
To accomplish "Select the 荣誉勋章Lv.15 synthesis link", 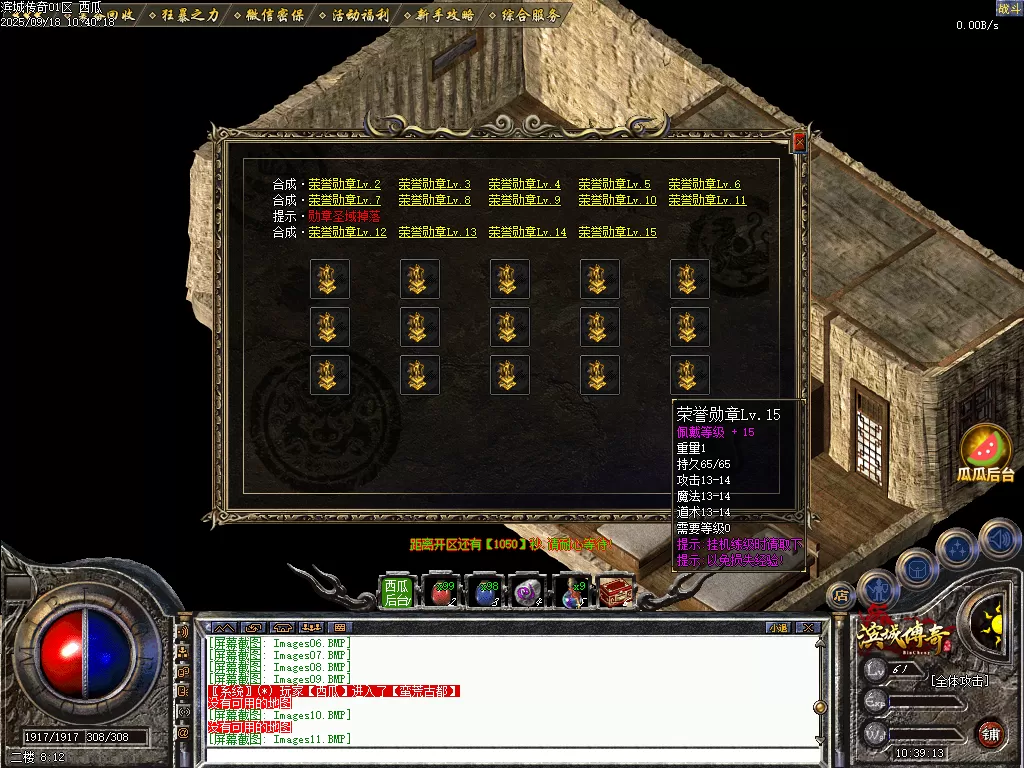I will [617, 232].
